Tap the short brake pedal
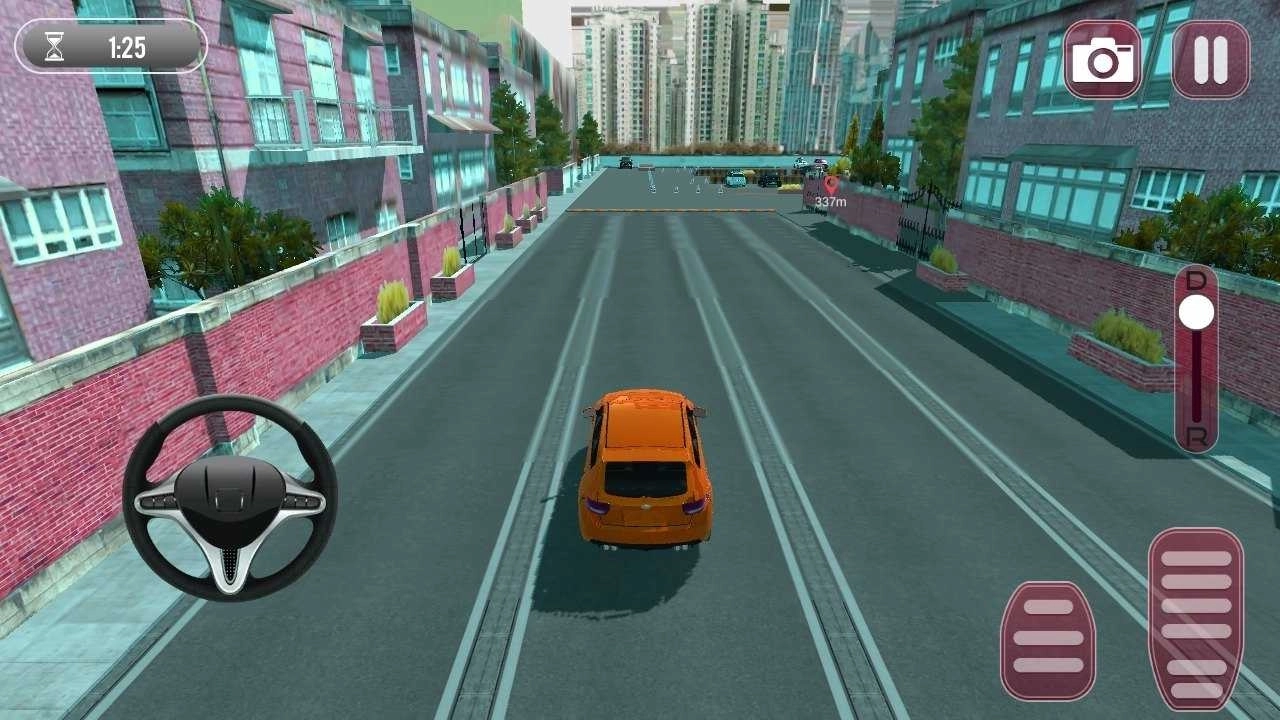This screenshot has width=1280, height=720. pos(1047,640)
